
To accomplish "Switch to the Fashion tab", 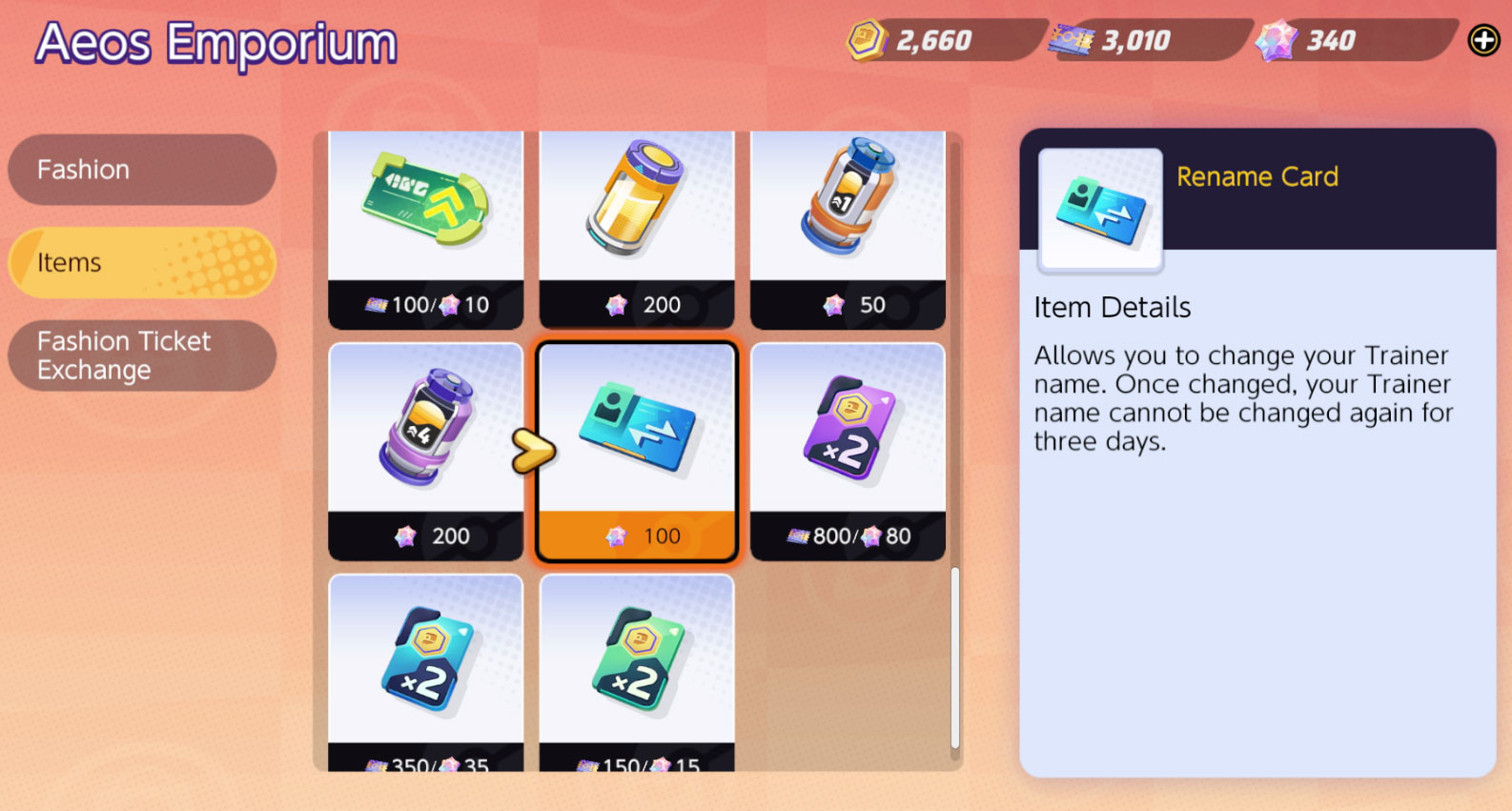I will point(141,170).
